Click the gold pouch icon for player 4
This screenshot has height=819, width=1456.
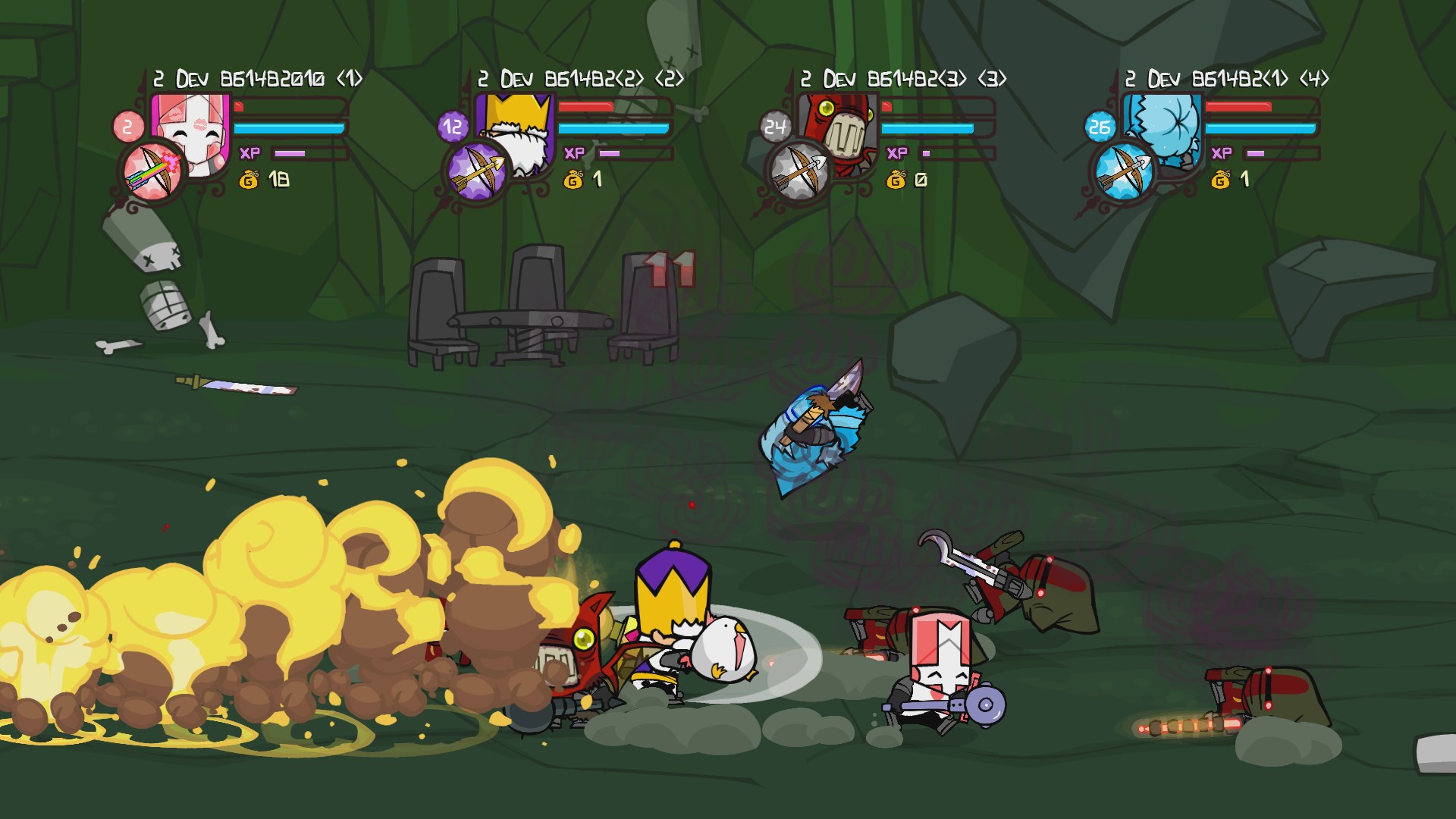point(1222,180)
